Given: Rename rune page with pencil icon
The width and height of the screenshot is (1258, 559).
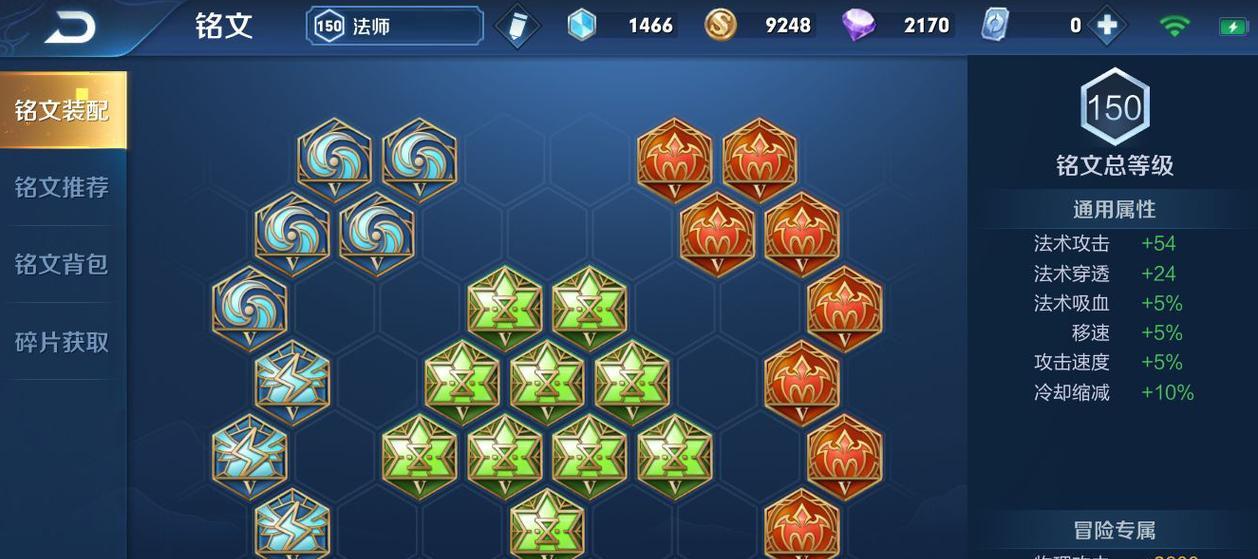Looking at the screenshot, I should tap(517, 26).
